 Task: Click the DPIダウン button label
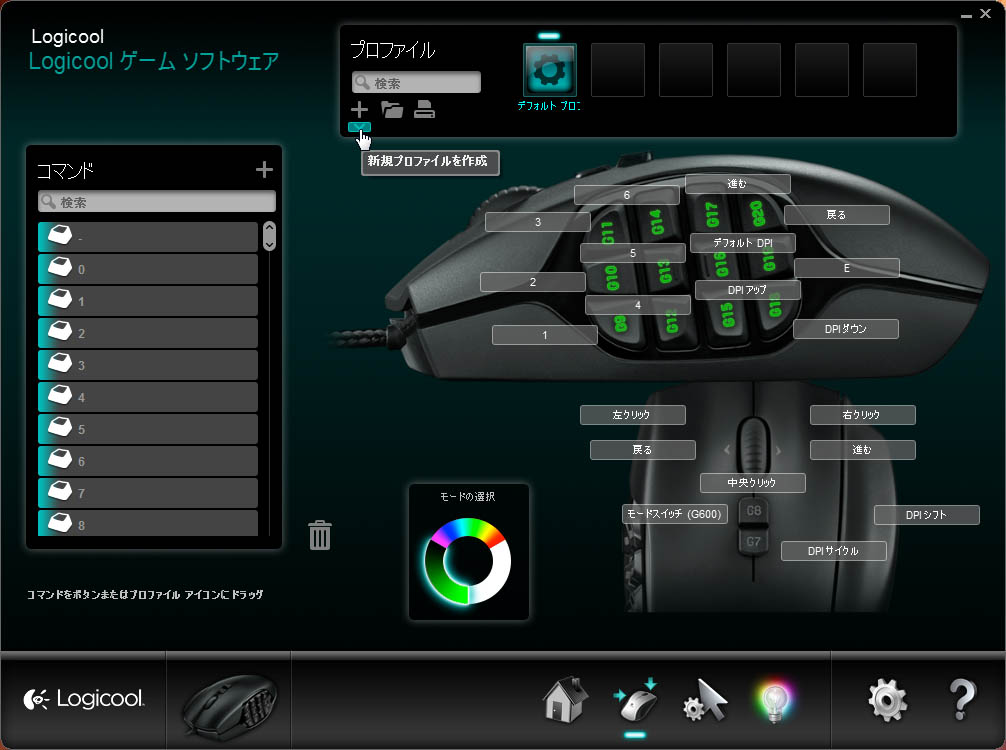point(846,329)
